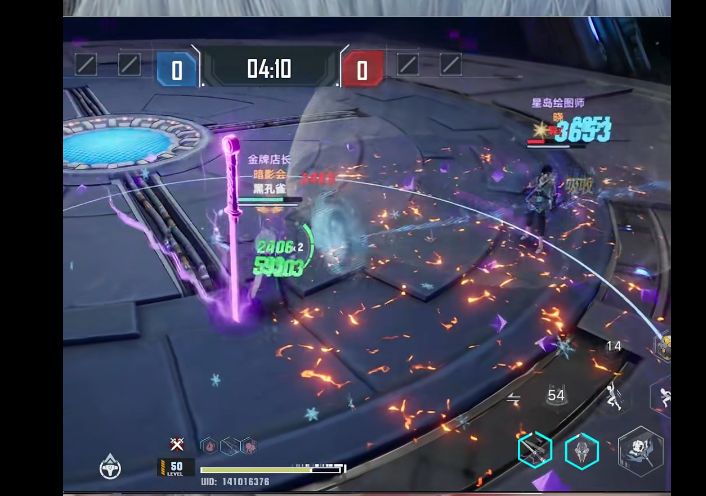The width and height of the screenshot is (706, 496).
Task: Select the crossed-swords buff icon above level
Action: [x=177, y=444]
